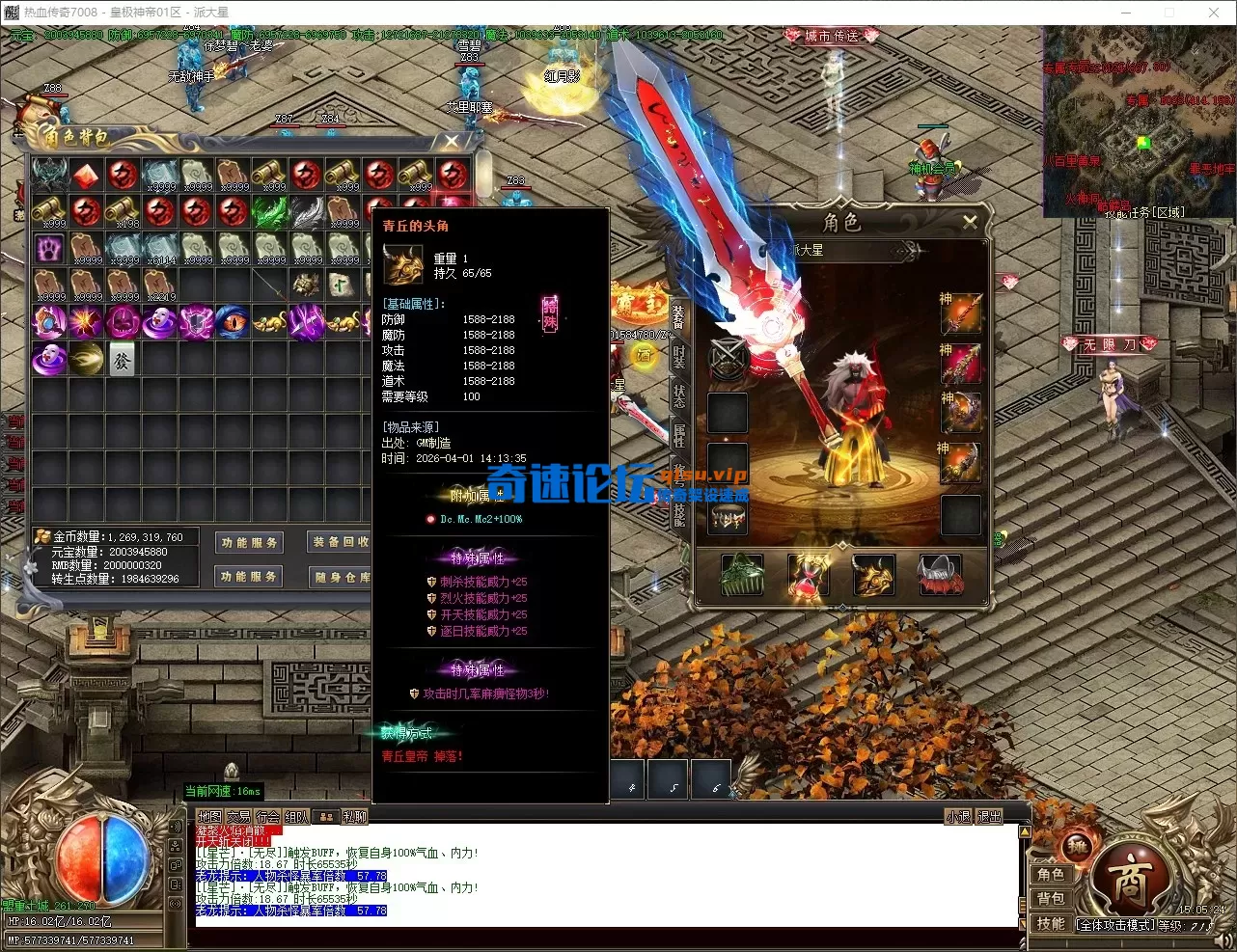Screen dimensions: 1237x952
Task: Click the green jade comb equipment slot
Action: [x=742, y=575]
